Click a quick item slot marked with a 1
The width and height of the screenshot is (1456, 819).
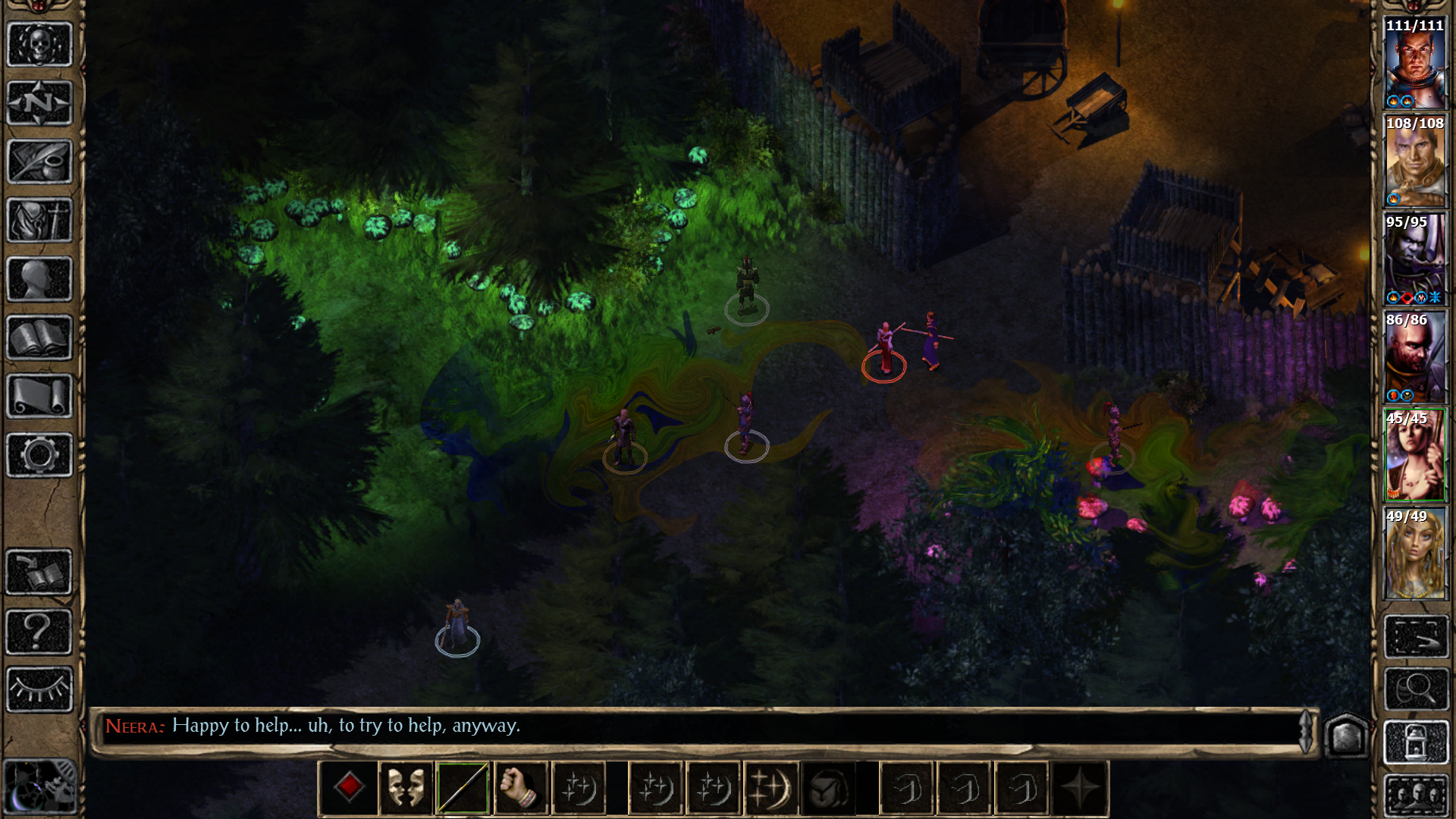[x=906, y=789]
